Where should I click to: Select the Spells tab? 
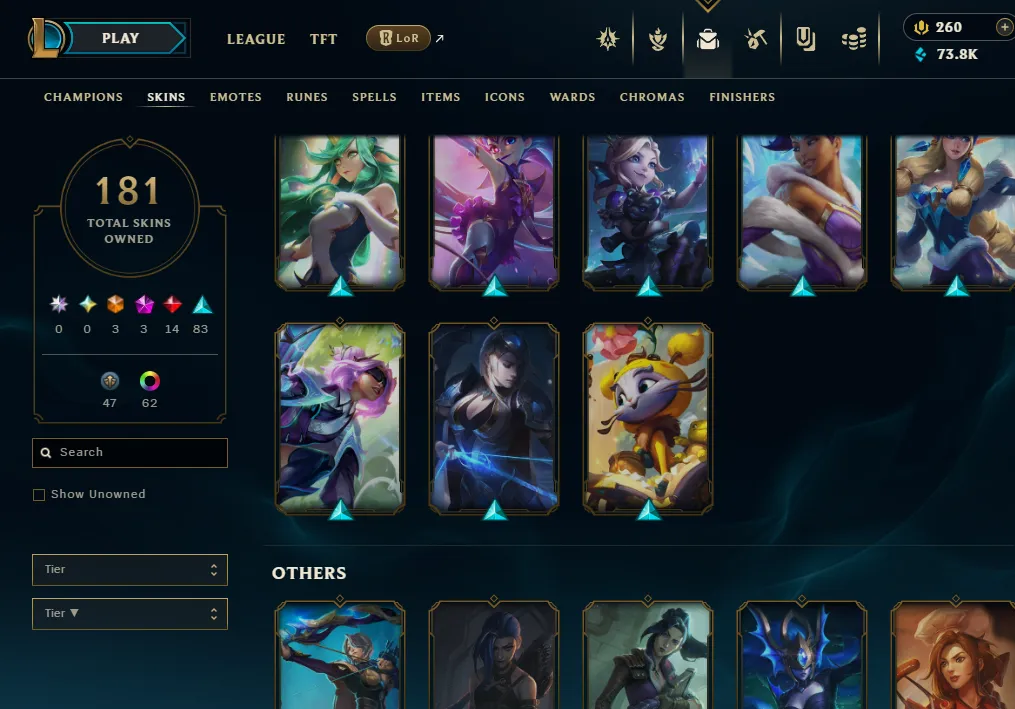coord(374,97)
